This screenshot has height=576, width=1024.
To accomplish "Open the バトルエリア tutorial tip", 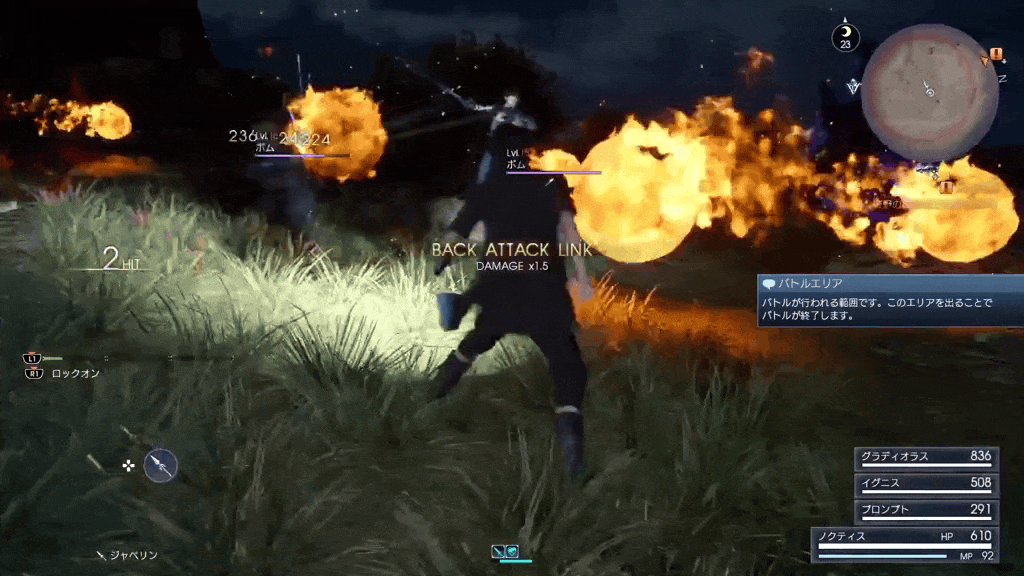I will pyautogui.click(x=890, y=301).
